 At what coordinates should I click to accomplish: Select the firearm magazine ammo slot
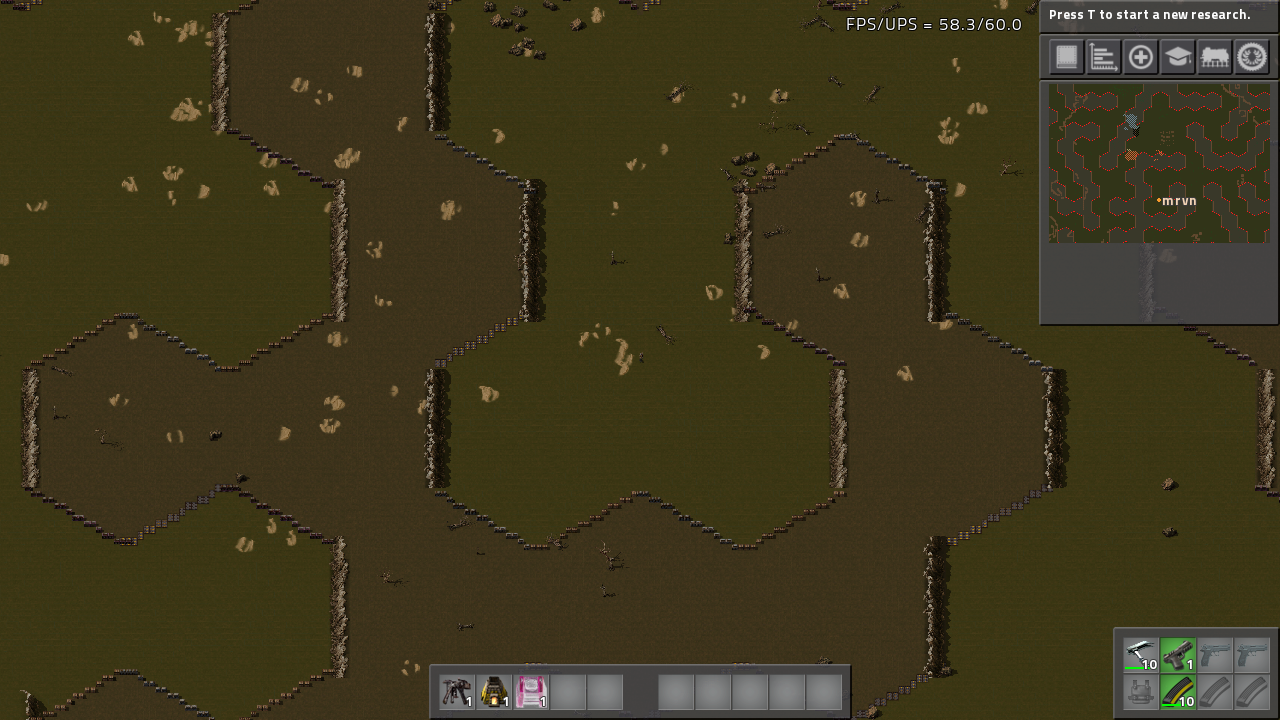pyautogui.click(x=1178, y=692)
